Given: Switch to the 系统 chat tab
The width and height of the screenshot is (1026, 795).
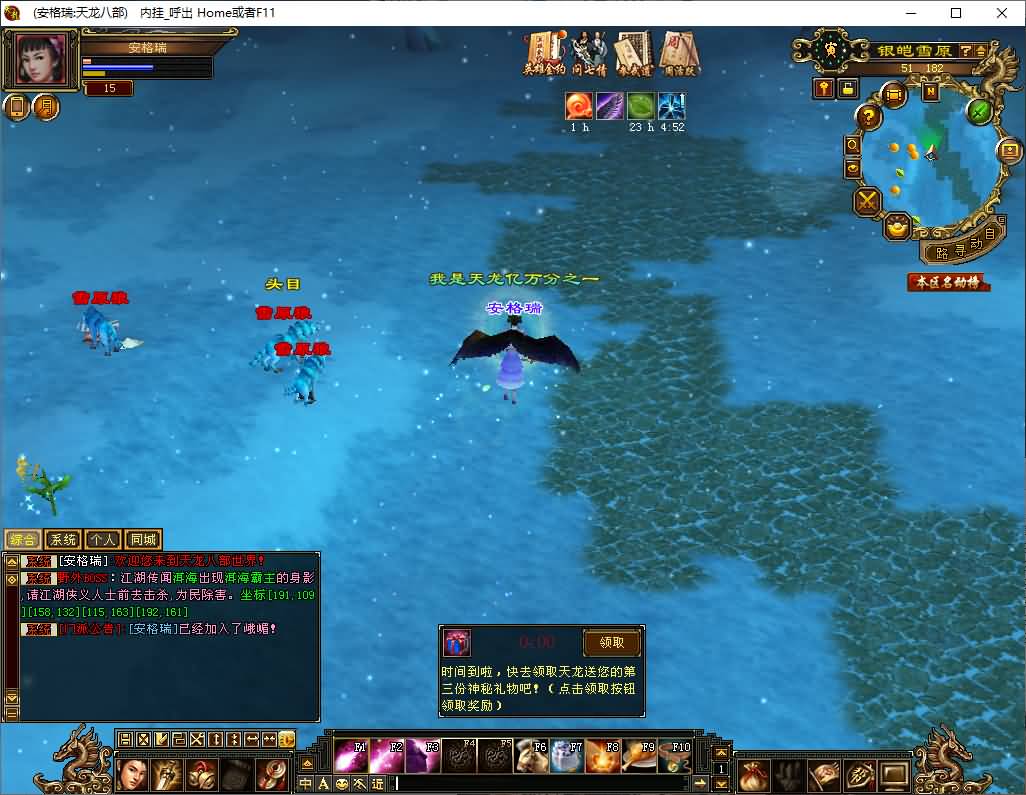Looking at the screenshot, I should pyautogui.click(x=63, y=540).
